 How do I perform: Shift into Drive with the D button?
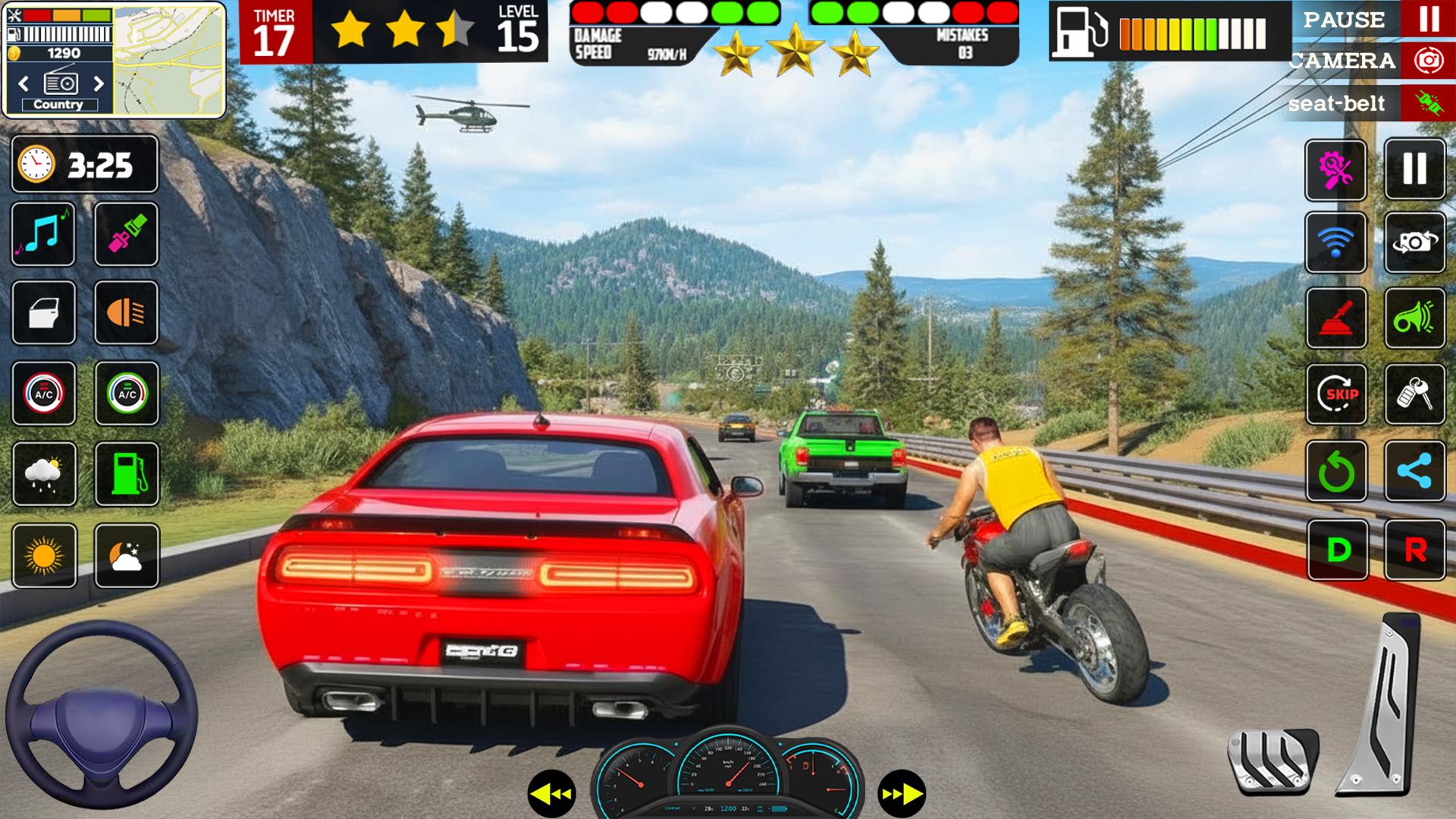pyautogui.click(x=1338, y=551)
